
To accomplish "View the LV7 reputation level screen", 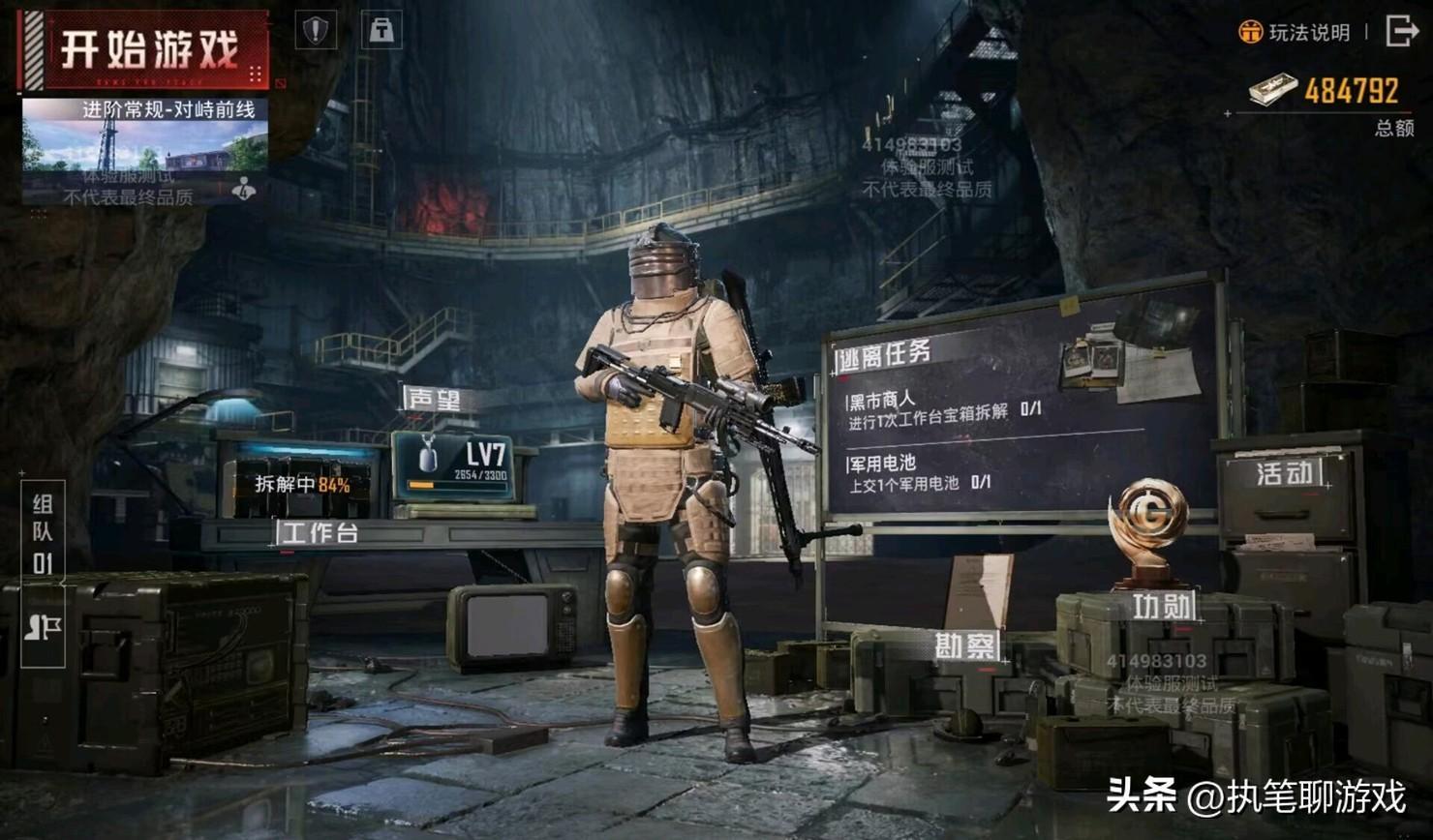I will pyautogui.click(x=454, y=465).
